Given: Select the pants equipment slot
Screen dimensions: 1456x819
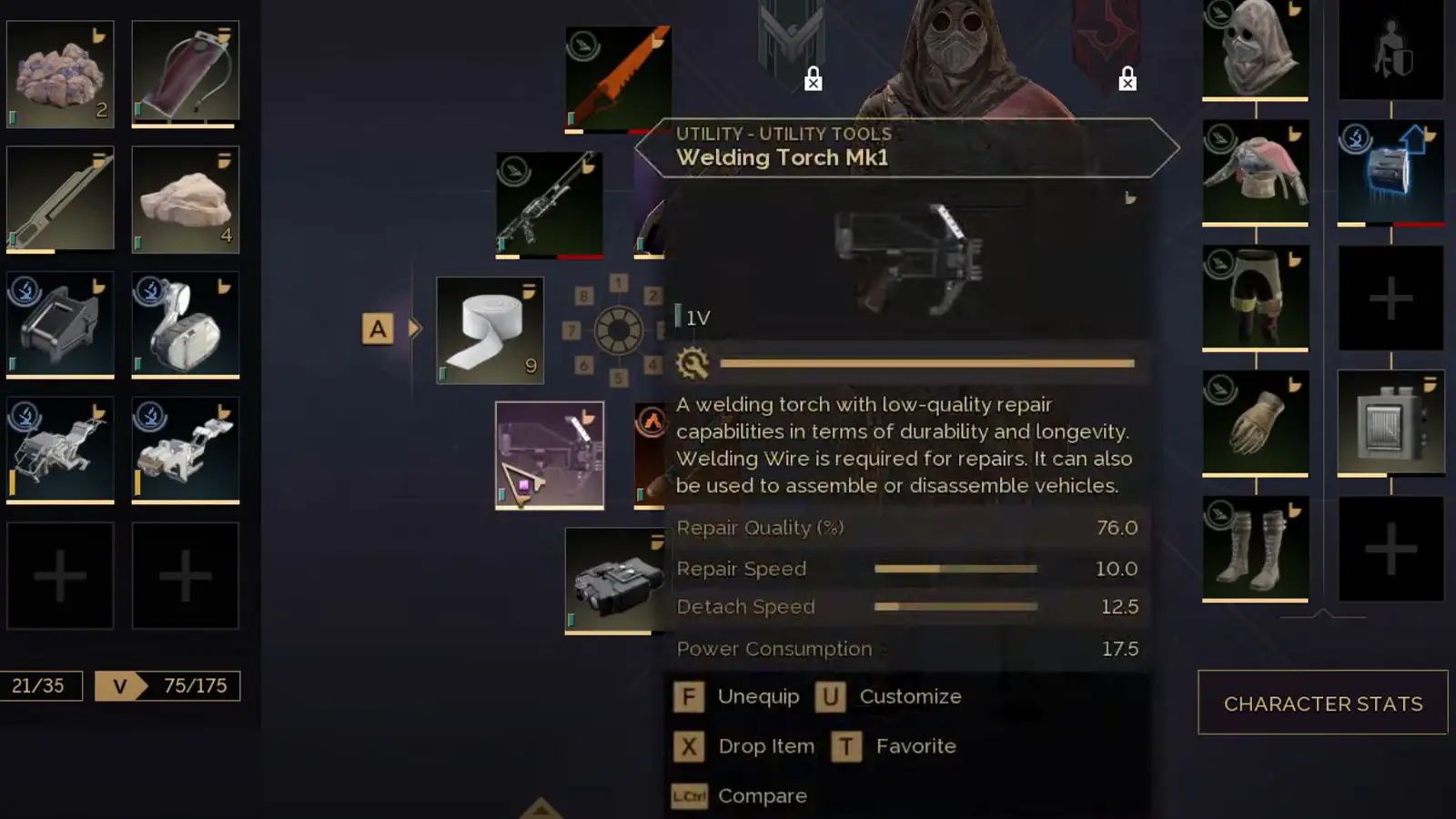Looking at the screenshot, I should point(1255,298).
